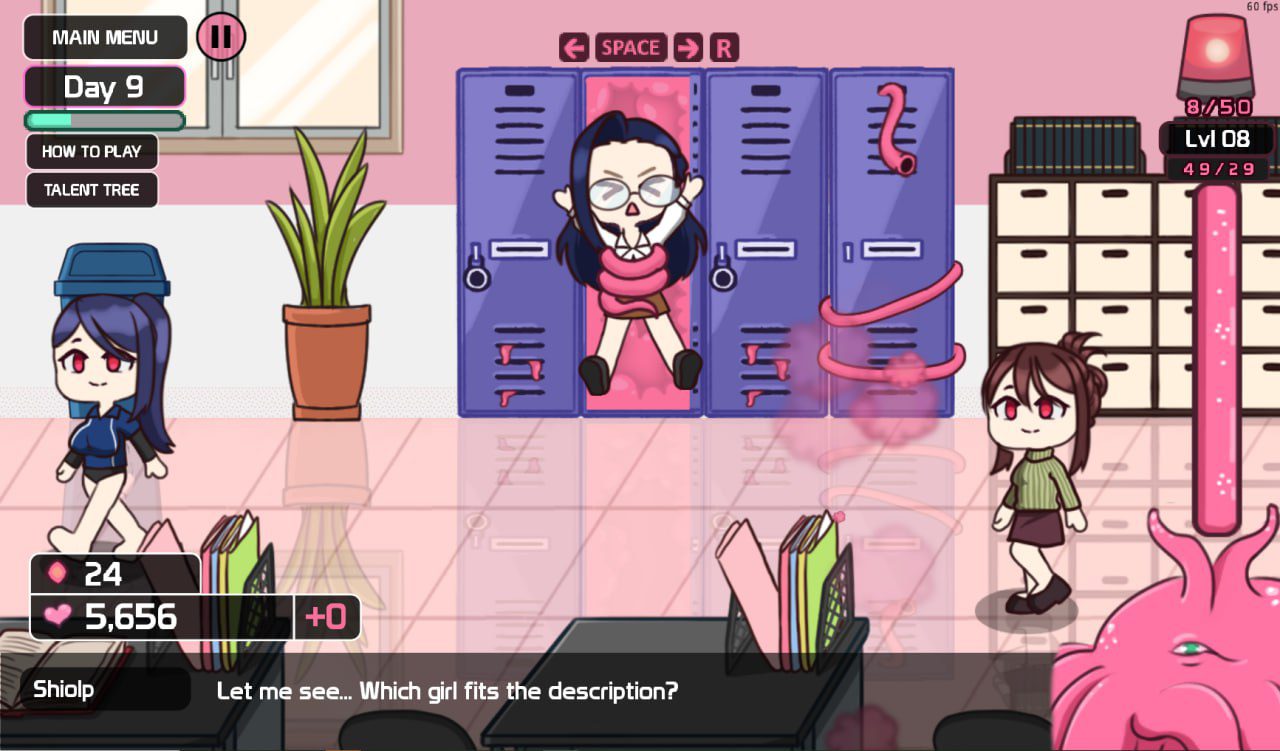Viewport: 1280px width, 751px height.
Task: Click the left arrow beside SPACE
Action: pos(574,46)
